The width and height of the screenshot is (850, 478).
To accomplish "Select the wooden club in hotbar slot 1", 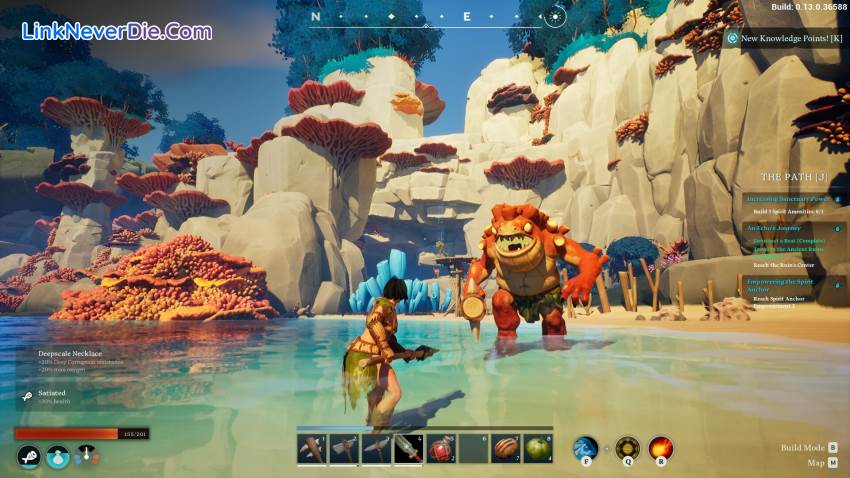I will [x=312, y=449].
